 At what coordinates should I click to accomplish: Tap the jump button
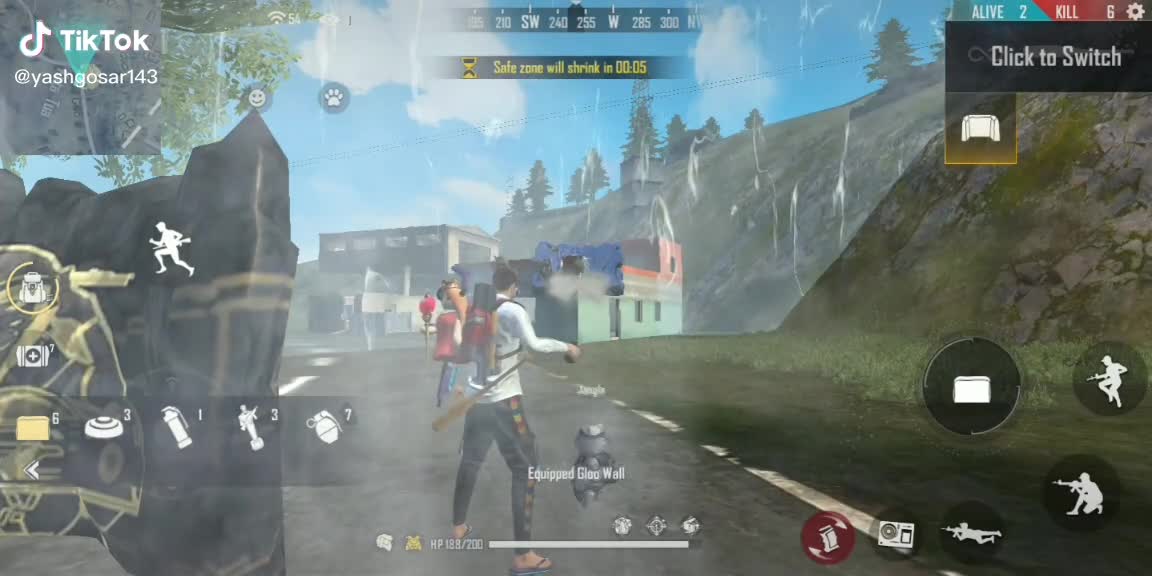point(1109,379)
